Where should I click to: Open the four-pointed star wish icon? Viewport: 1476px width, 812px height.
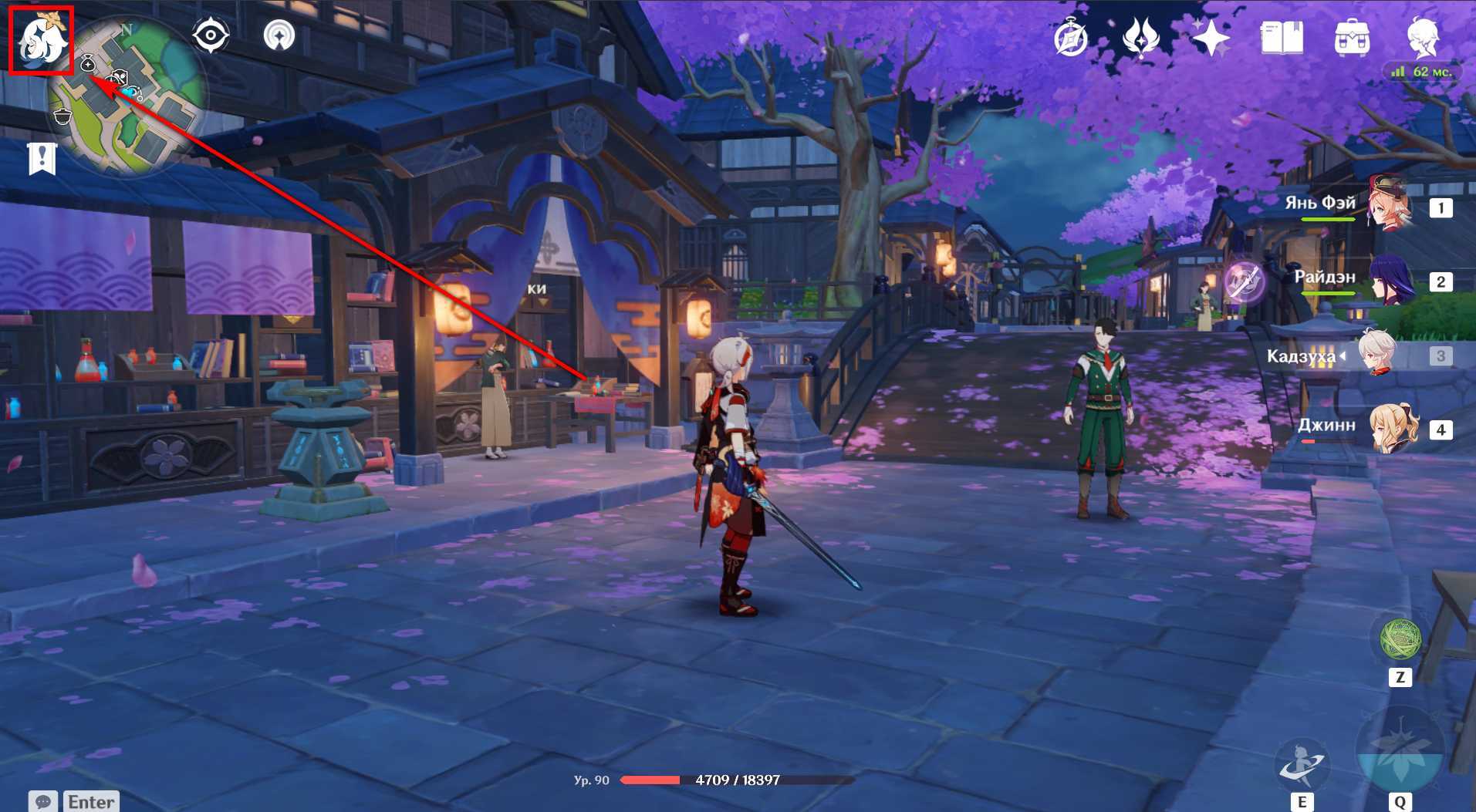pyautogui.click(x=1211, y=37)
